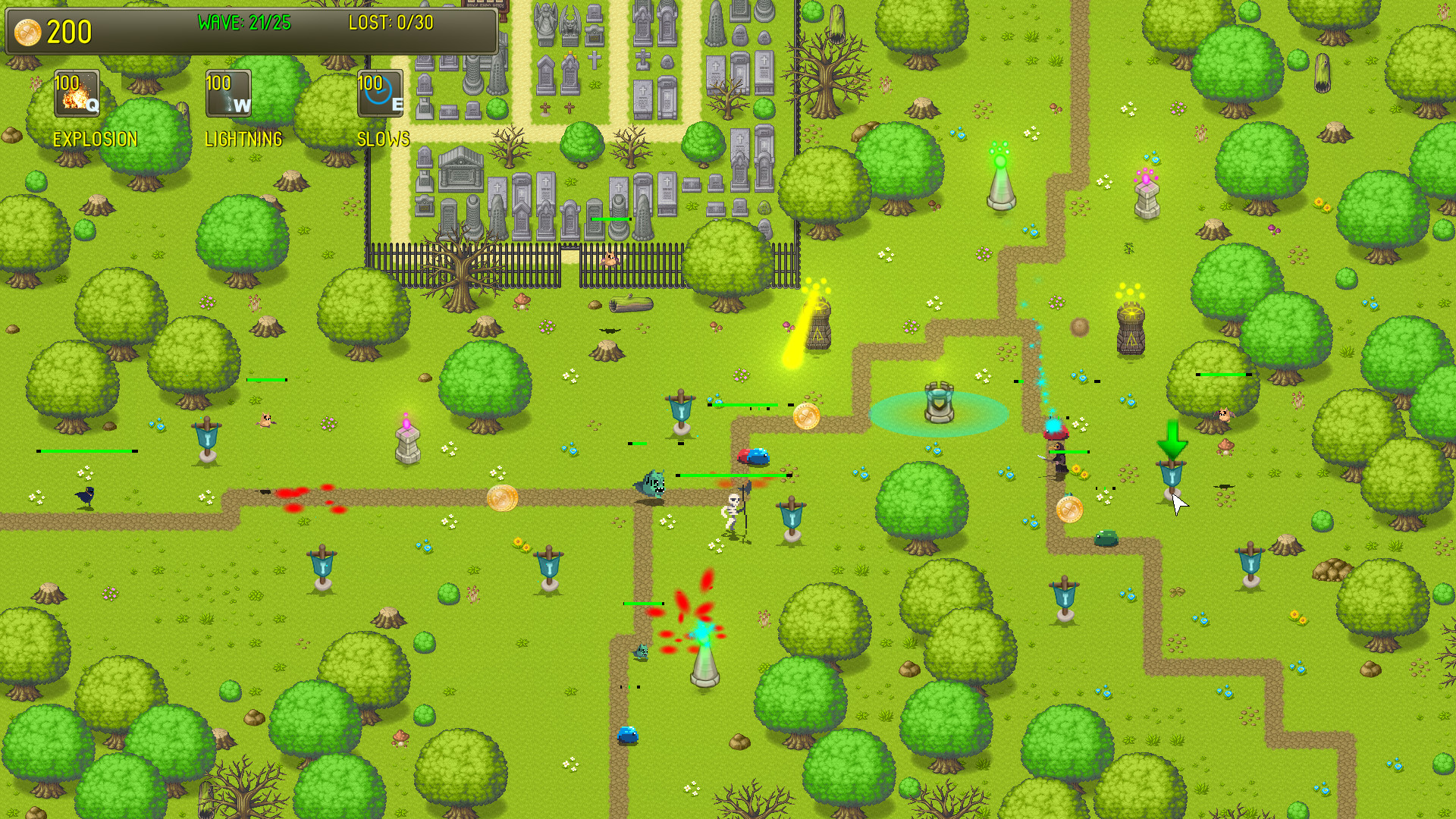Select the white cannon tower firing red projectiles

[704, 666]
